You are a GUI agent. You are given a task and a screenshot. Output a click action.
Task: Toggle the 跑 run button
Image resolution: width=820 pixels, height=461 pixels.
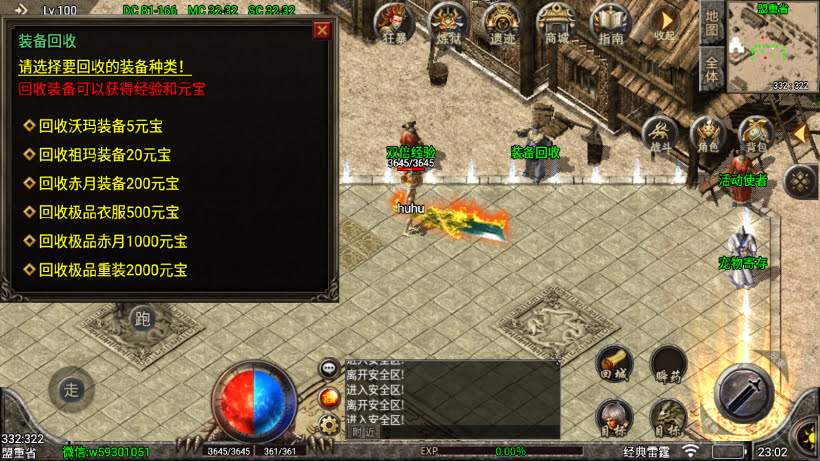tap(142, 319)
